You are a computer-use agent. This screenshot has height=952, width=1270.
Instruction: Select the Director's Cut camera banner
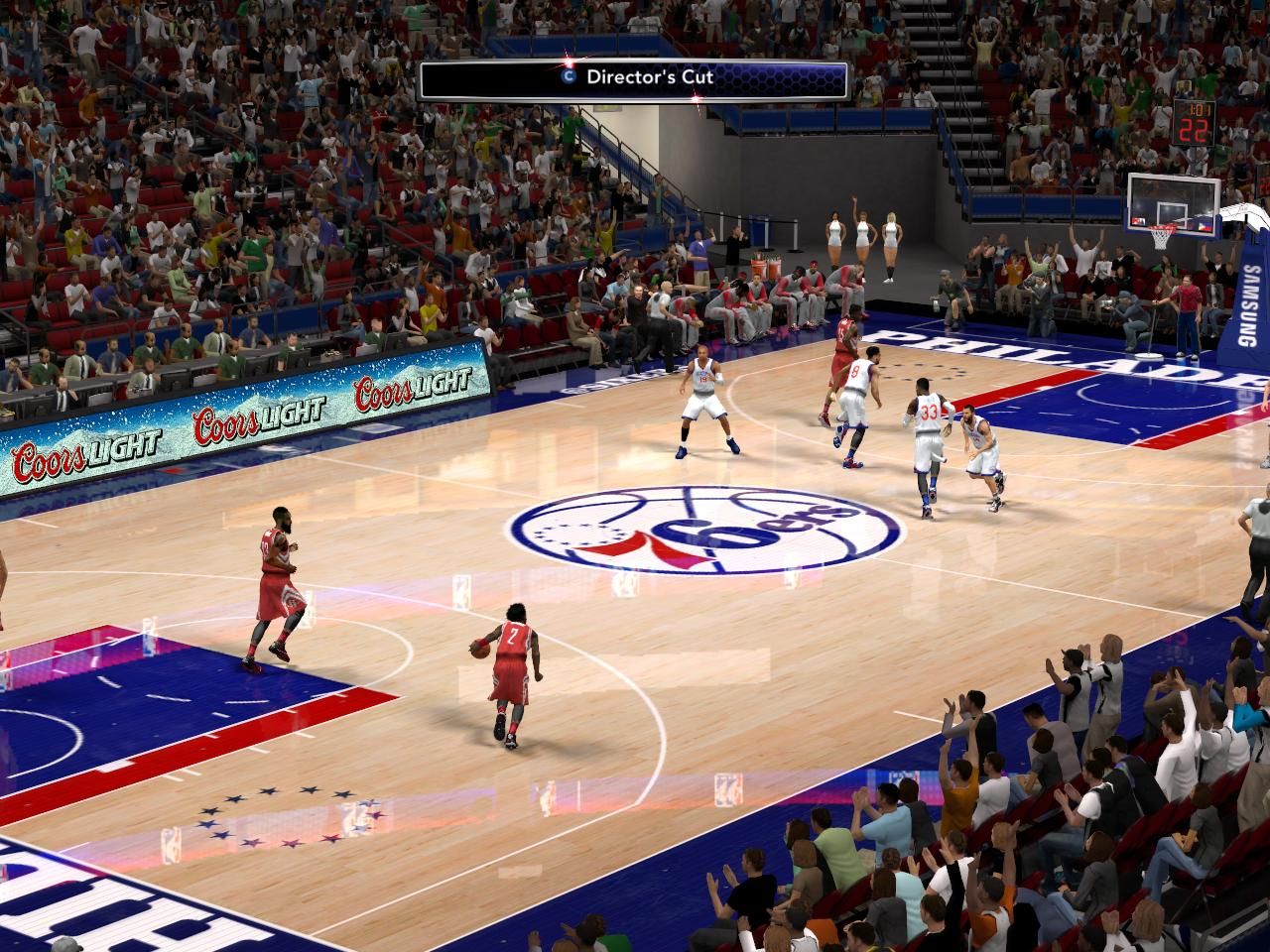tap(633, 79)
